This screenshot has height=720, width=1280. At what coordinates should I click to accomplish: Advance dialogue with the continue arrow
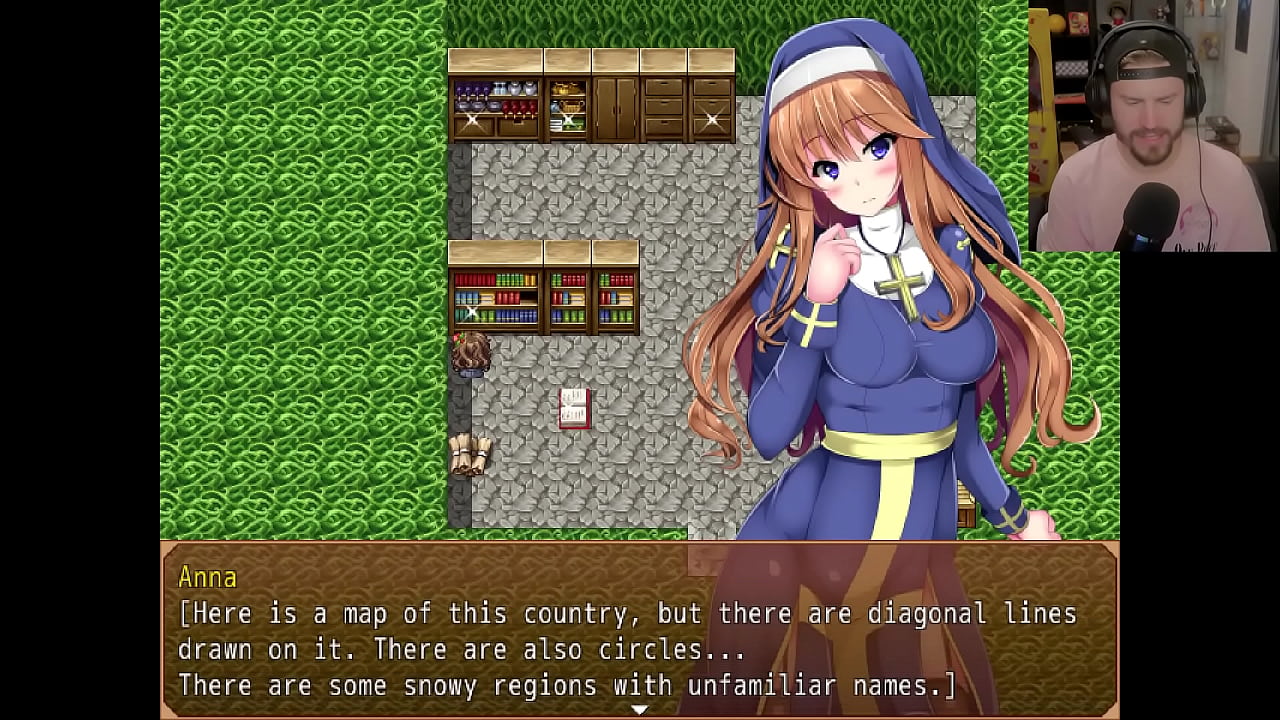[x=639, y=709]
